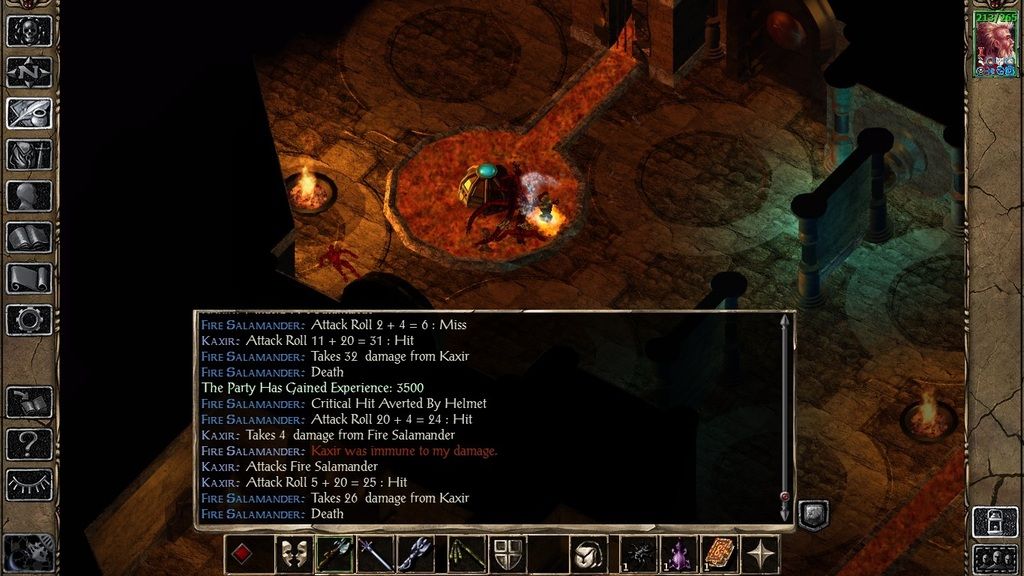Open special abilities with the star icon
Screen dimensions: 1024x576
tap(762, 554)
